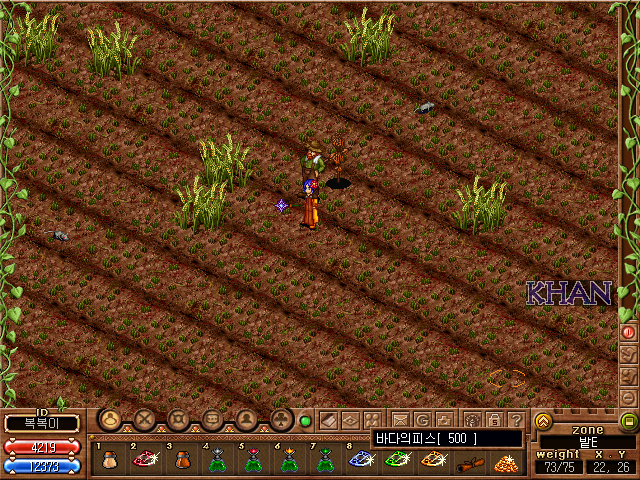Use the blue gem in slot 8
Viewport: 640px width, 480px height.
pos(361,461)
